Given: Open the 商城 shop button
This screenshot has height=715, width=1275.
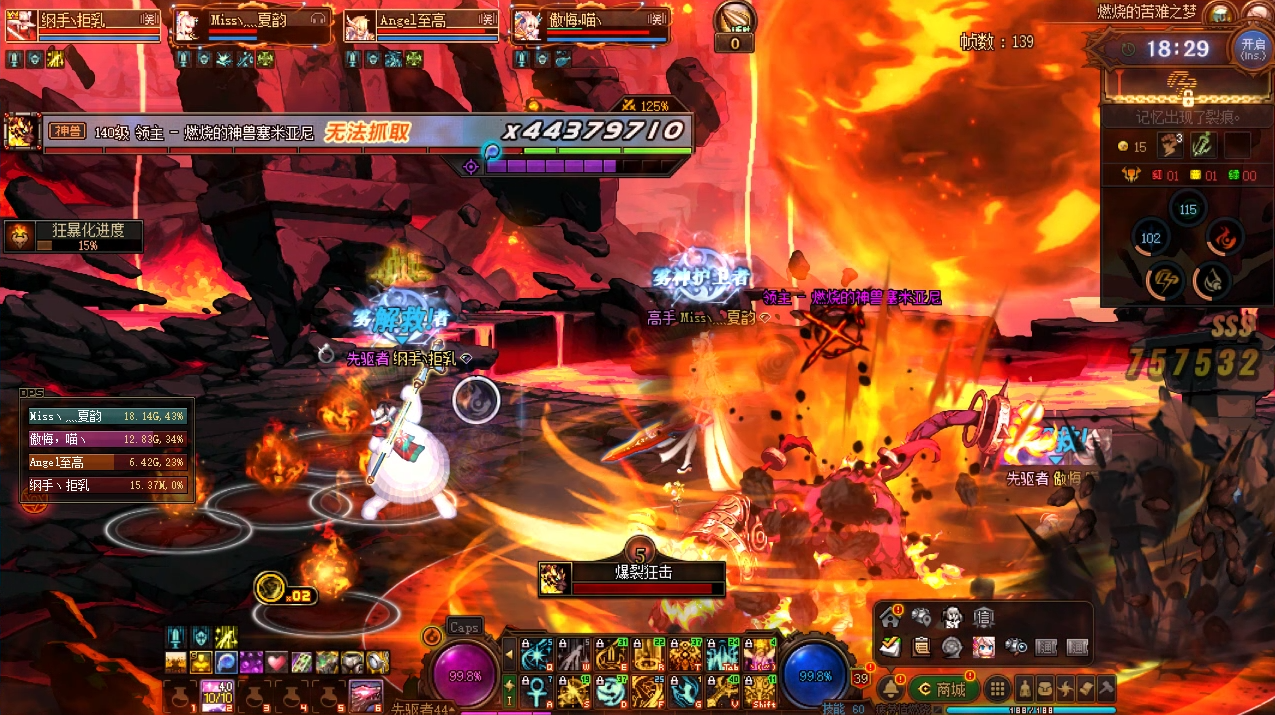Looking at the screenshot, I should coord(943,689).
